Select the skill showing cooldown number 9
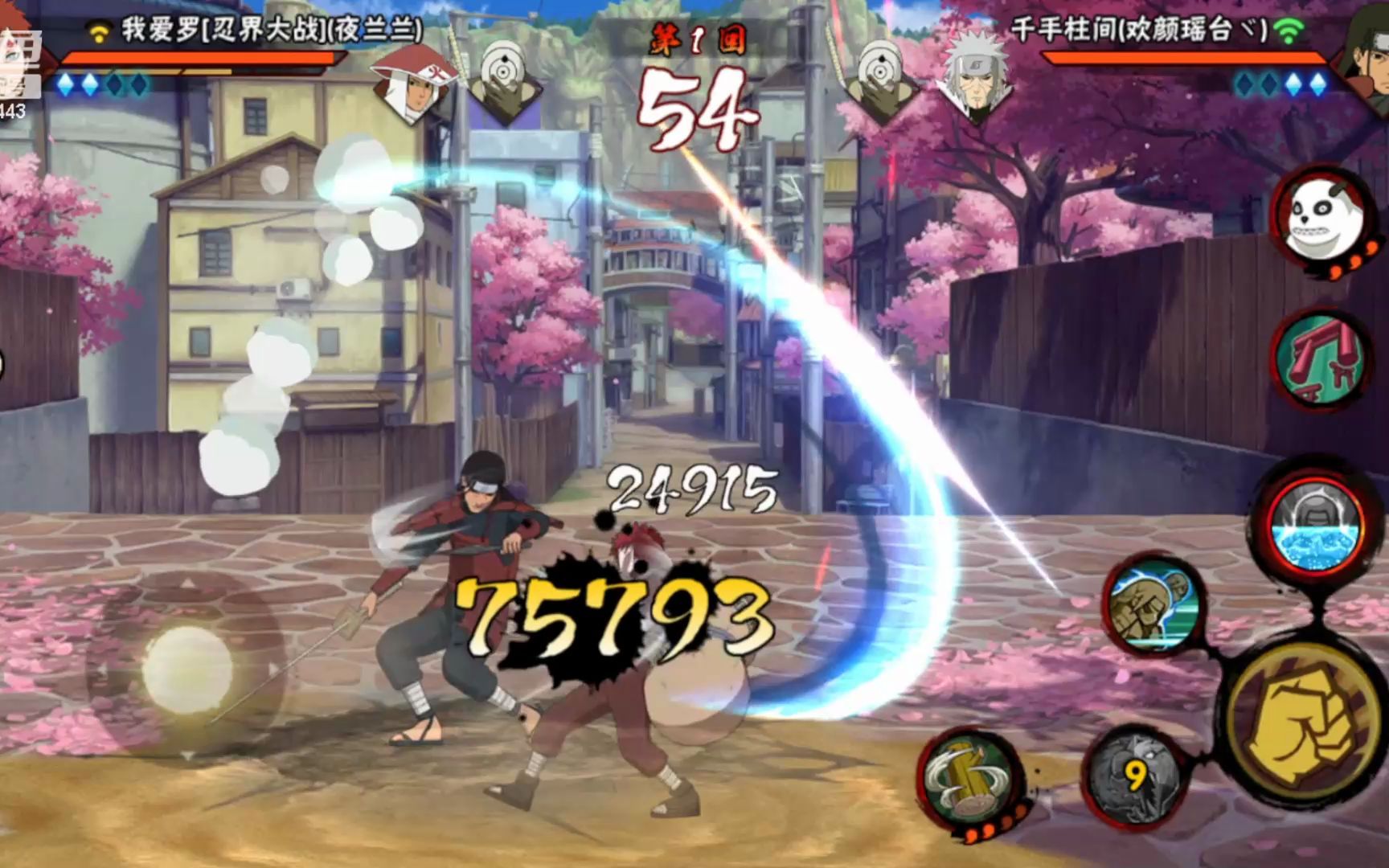Screen dimensions: 1389x868 coord(1135,776)
